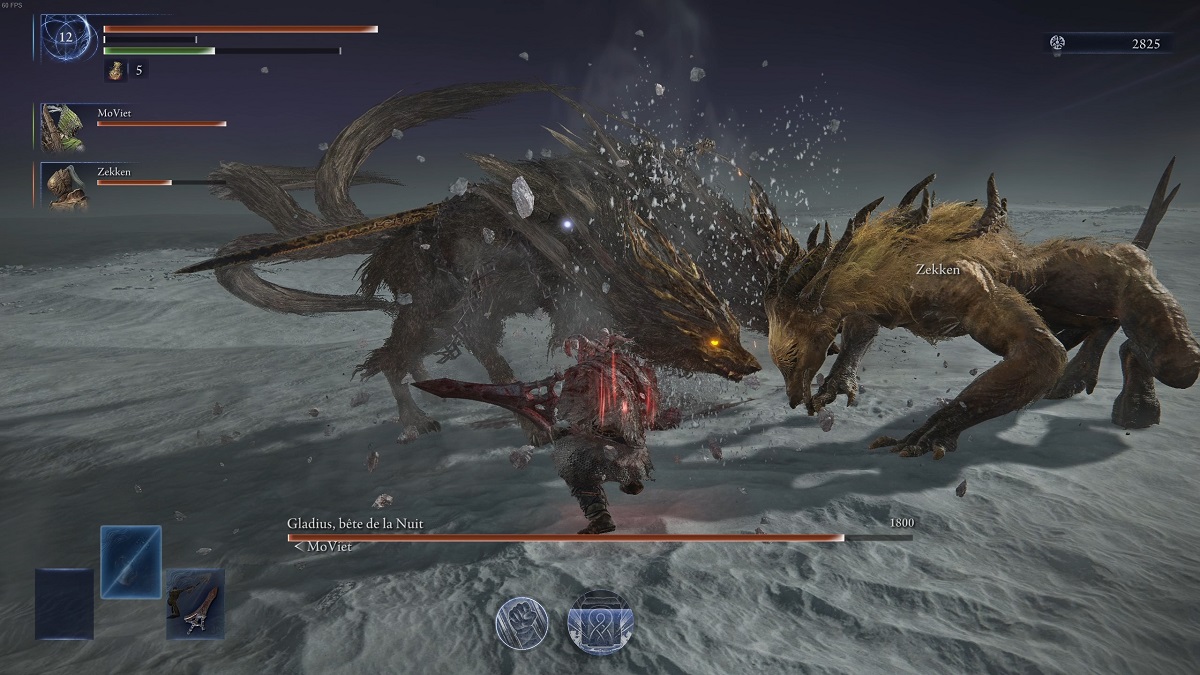Viewport: 1200px width, 675px height.
Task: Click MoViet's teammate portrait
Action: [x=61, y=127]
